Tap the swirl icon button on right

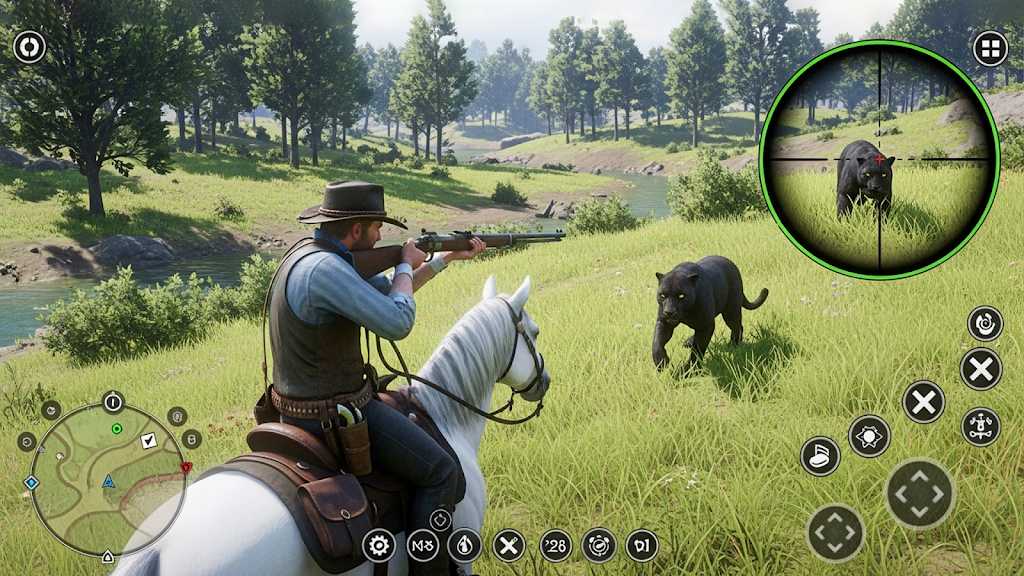[x=985, y=323]
